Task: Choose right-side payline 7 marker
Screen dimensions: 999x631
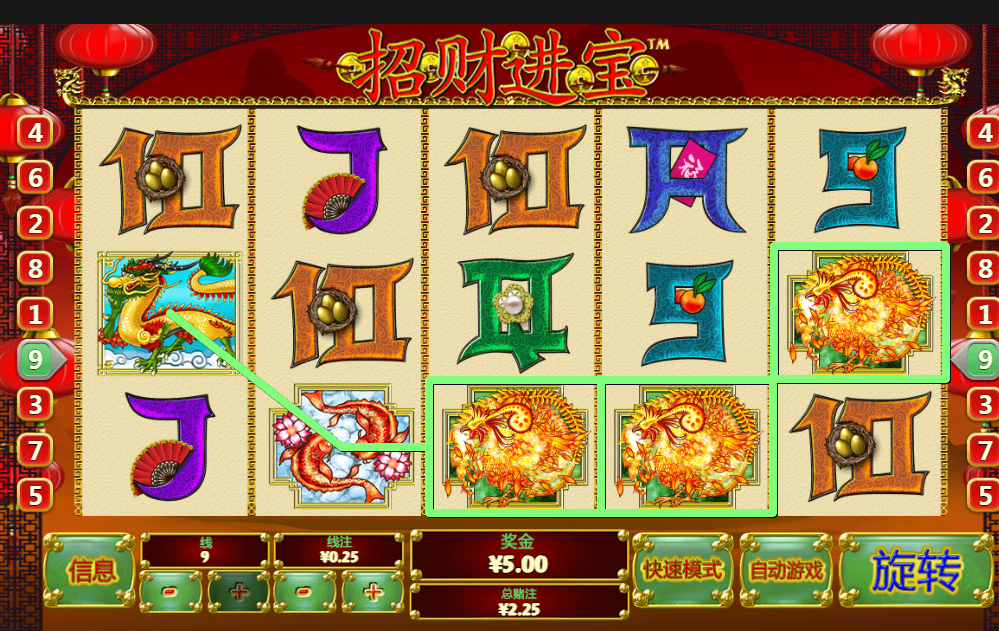Action: coord(984,450)
